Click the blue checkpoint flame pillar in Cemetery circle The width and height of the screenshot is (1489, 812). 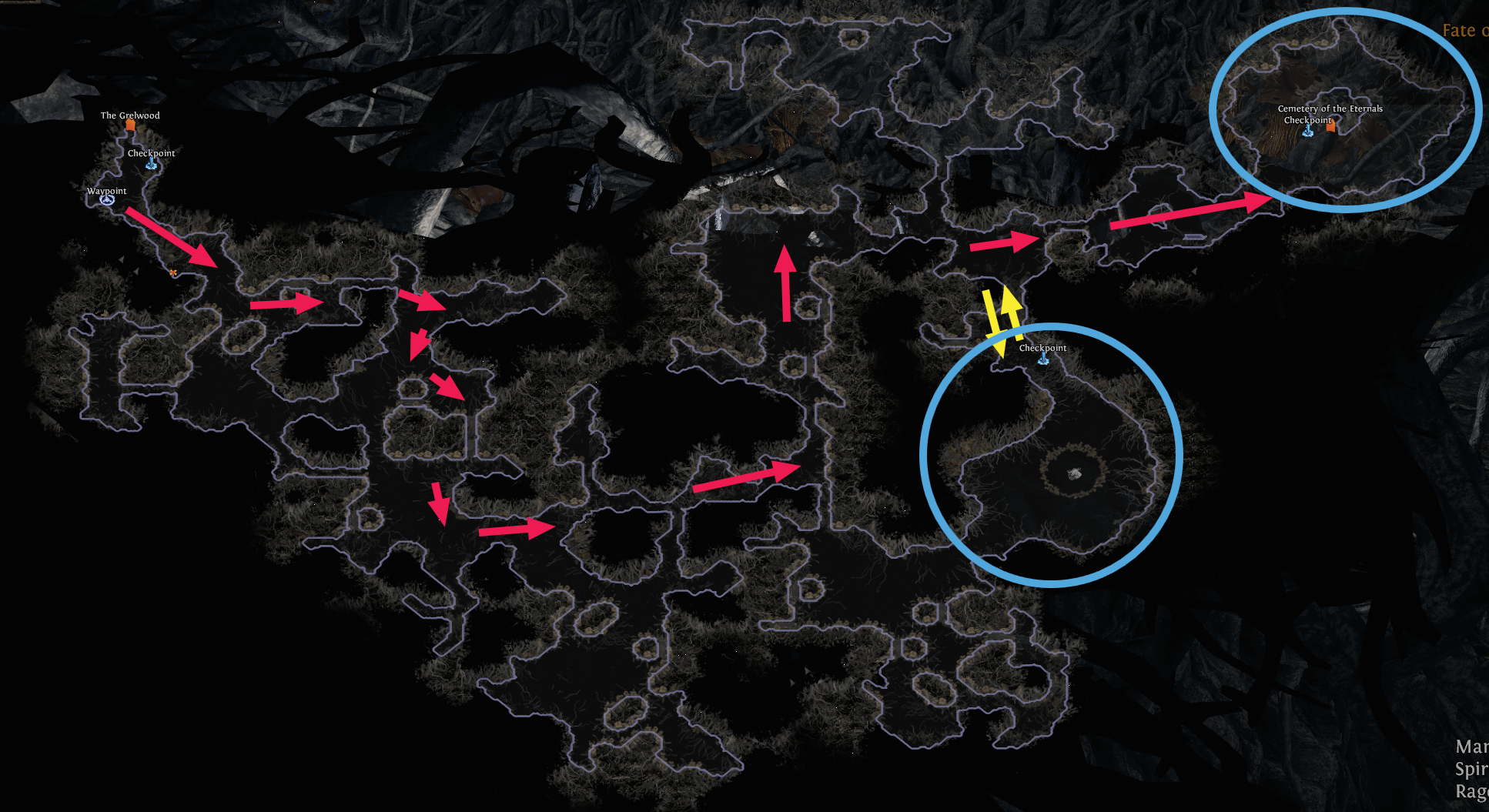point(1307,132)
